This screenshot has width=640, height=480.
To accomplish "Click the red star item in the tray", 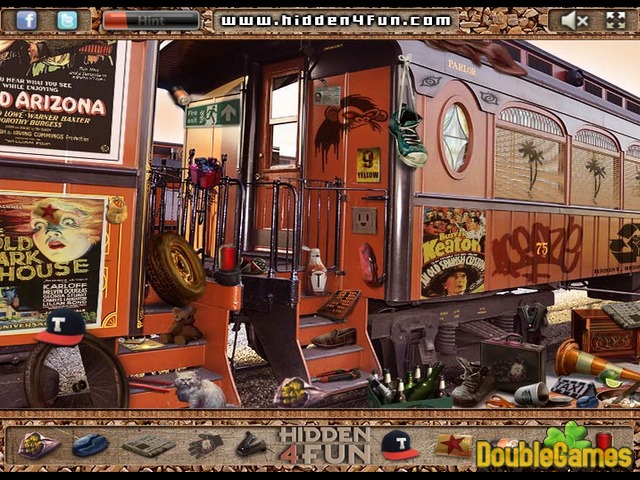I will coord(451,444).
